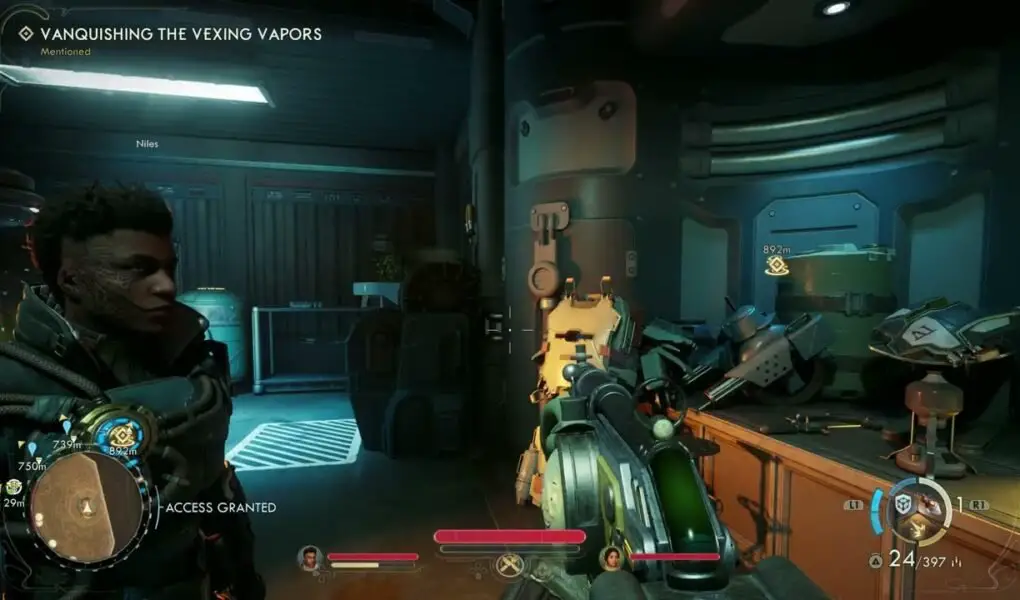
Task: Select the female companion portrait
Action: pyautogui.click(x=611, y=558)
